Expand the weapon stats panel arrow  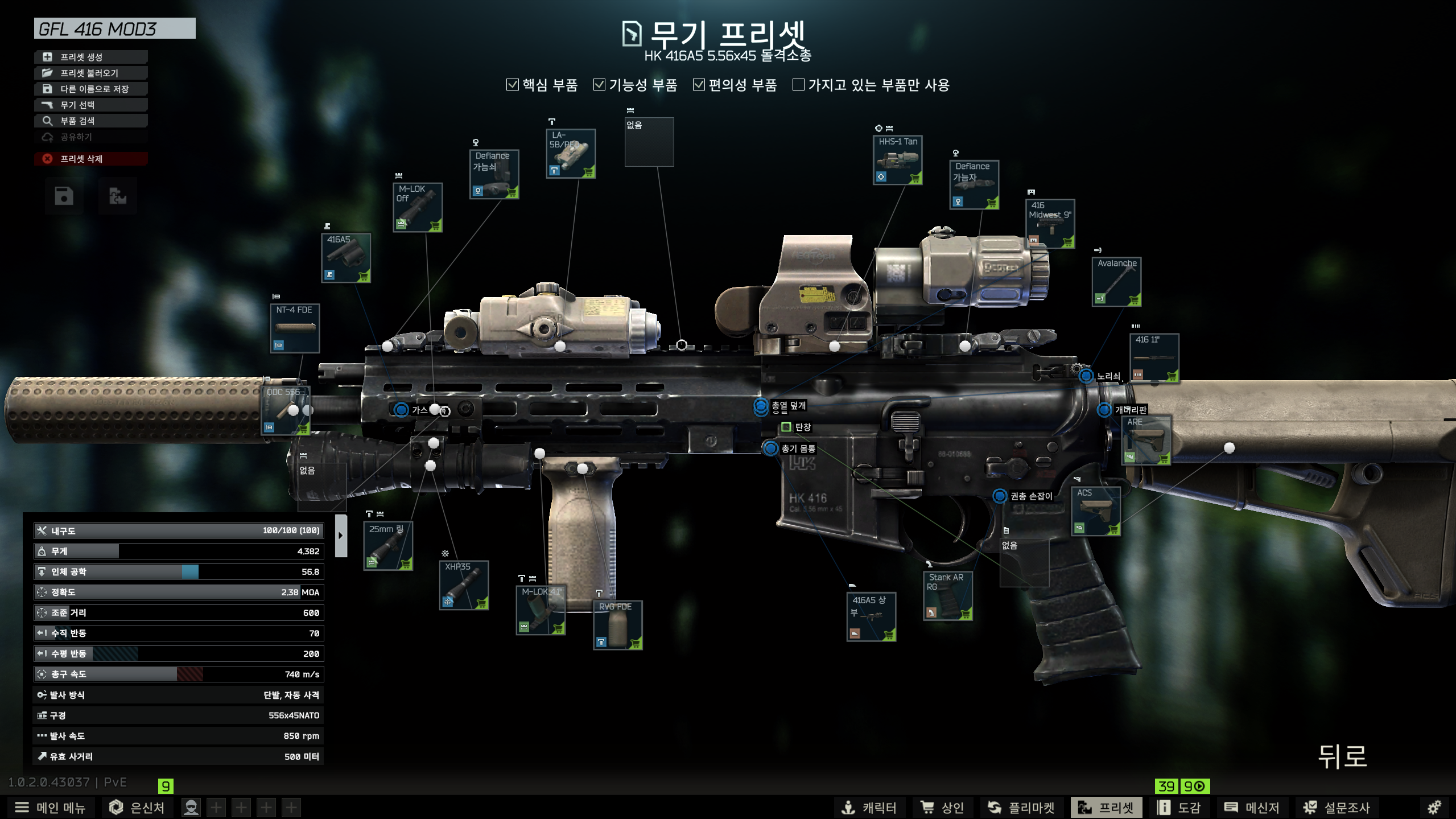(341, 536)
